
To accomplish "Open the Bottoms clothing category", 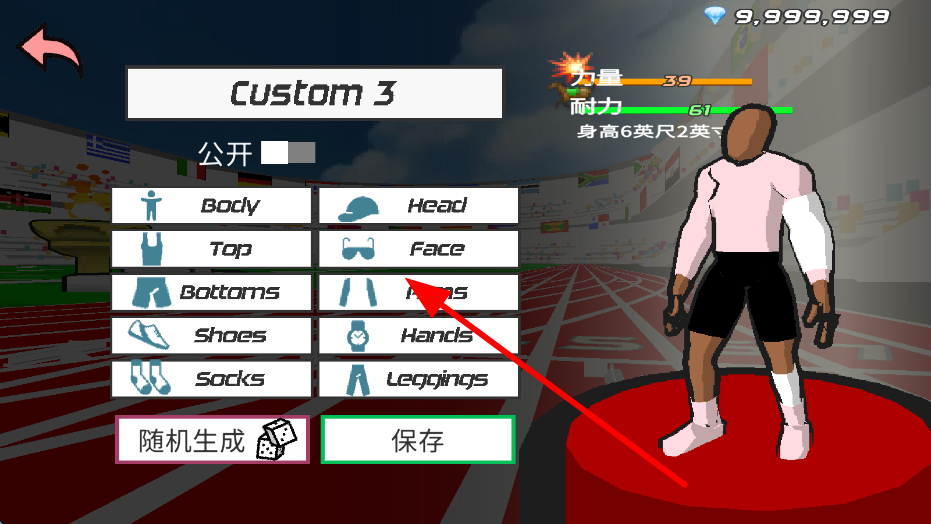I will click(x=211, y=293).
